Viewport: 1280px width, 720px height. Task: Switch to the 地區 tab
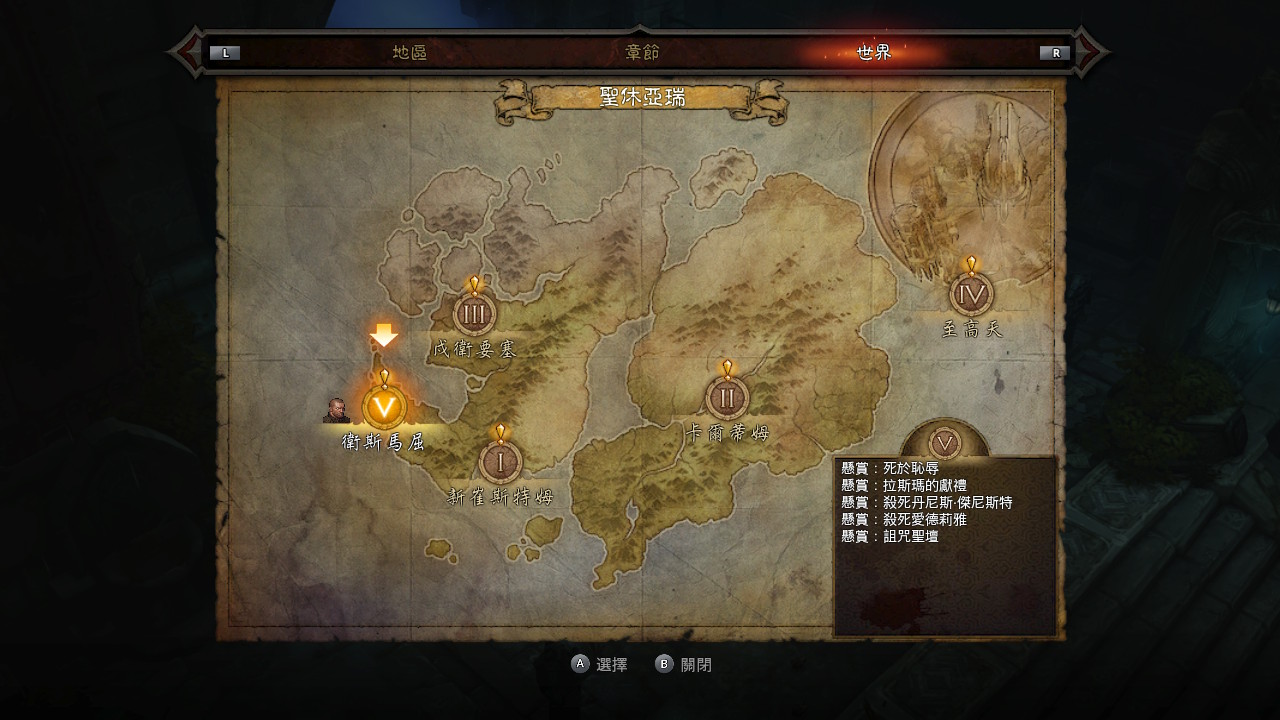pyautogui.click(x=410, y=53)
